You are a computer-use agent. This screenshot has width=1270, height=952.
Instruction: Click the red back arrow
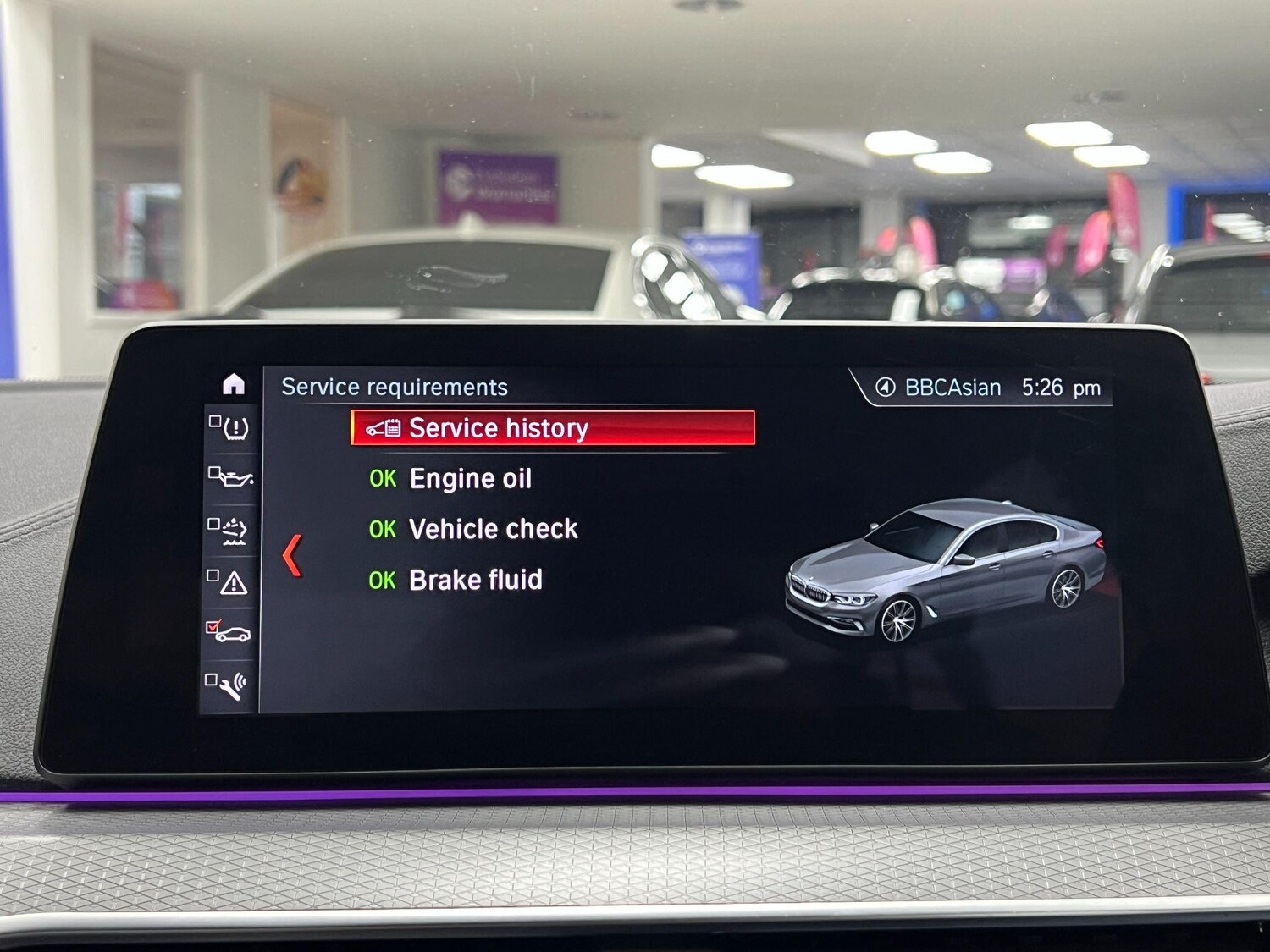click(292, 555)
